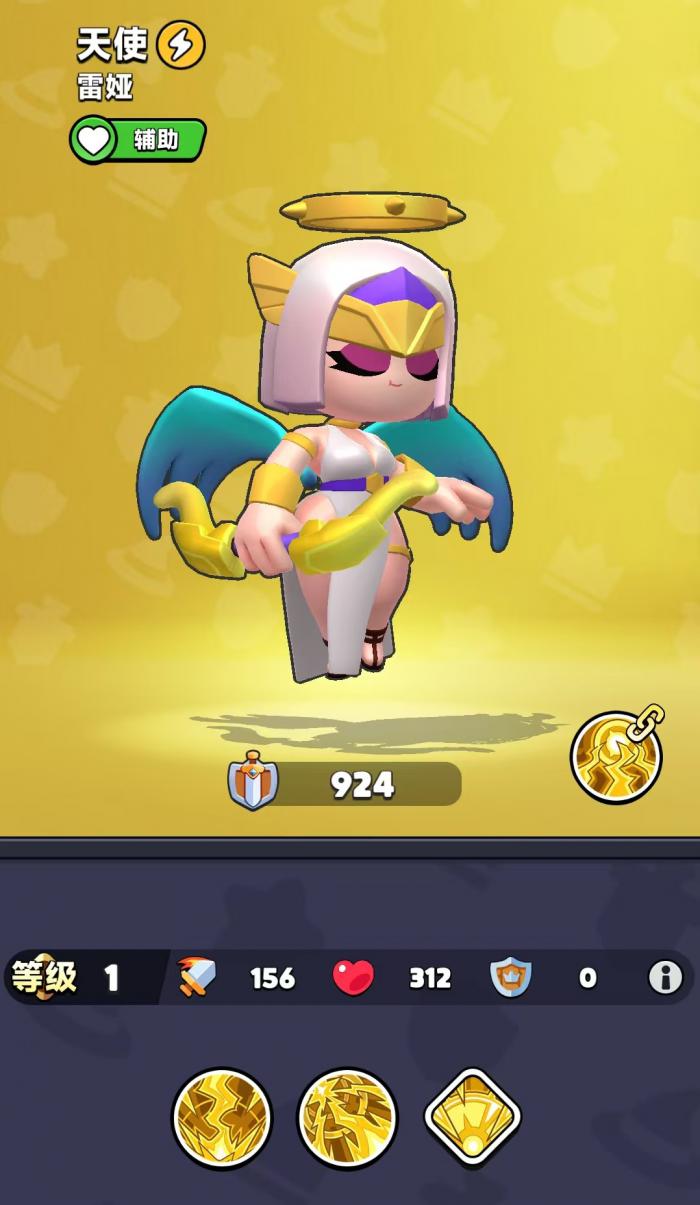Select the second round burst skill icon
Viewport: 700px width, 1205px height.
347,1117
